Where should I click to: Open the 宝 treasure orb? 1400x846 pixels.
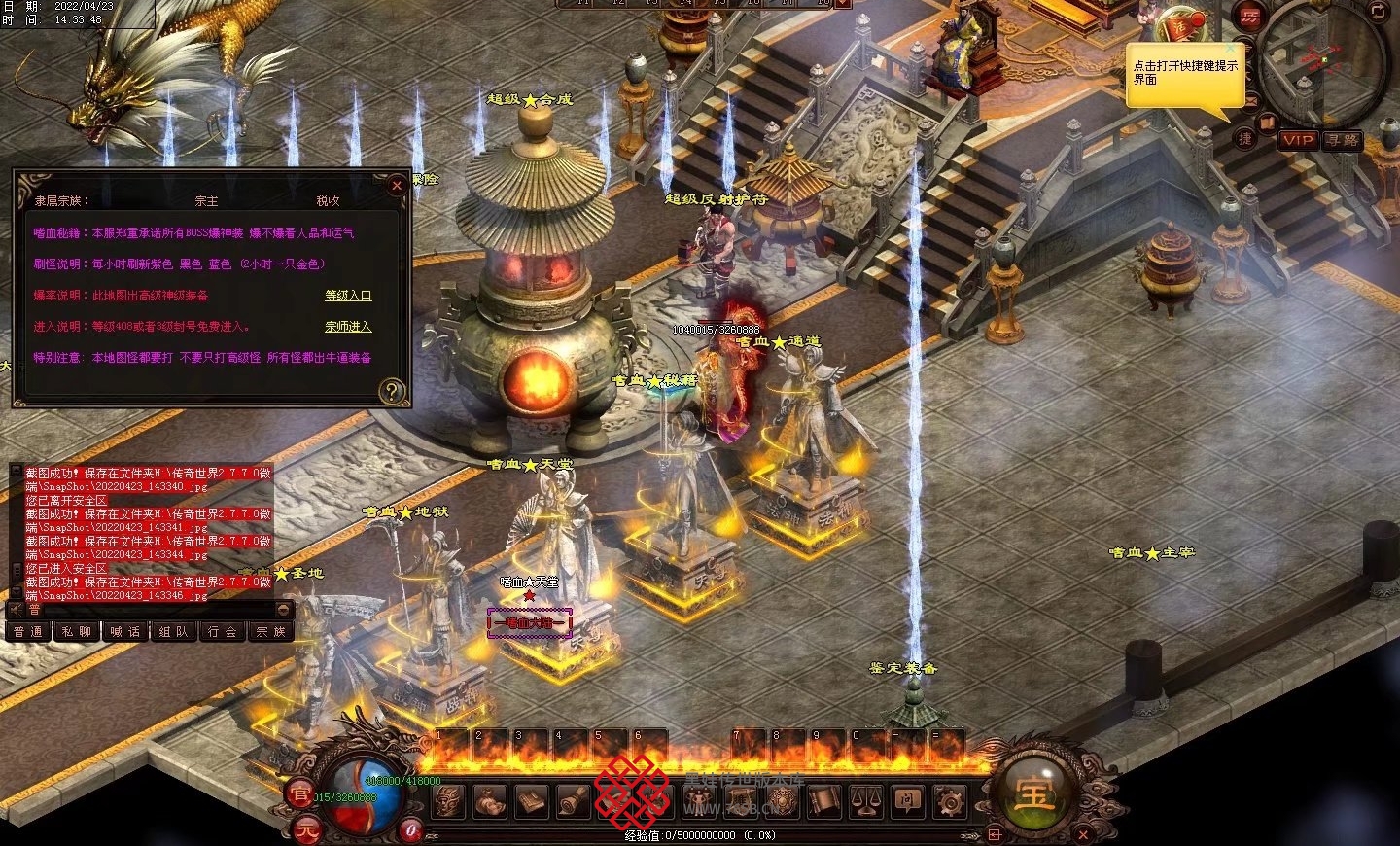point(1033,793)
